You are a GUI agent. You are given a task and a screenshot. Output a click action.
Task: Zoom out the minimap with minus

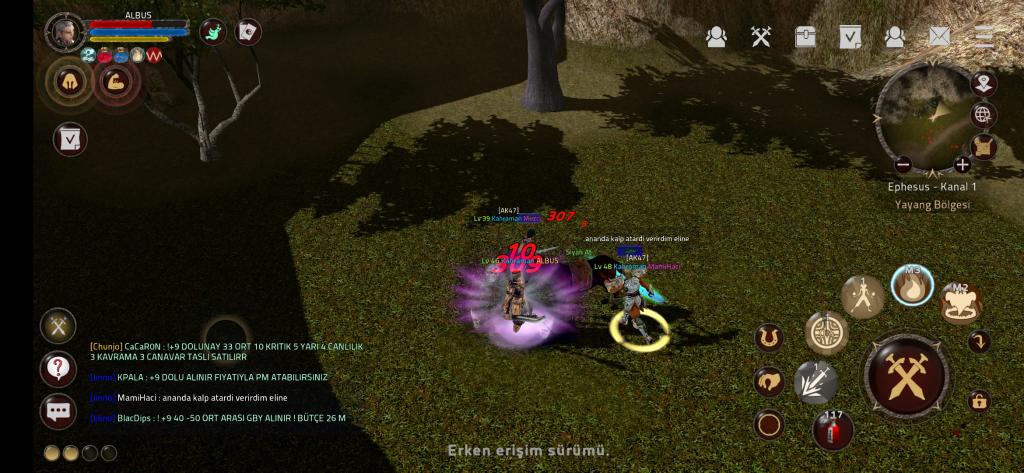tap(903, 164)
